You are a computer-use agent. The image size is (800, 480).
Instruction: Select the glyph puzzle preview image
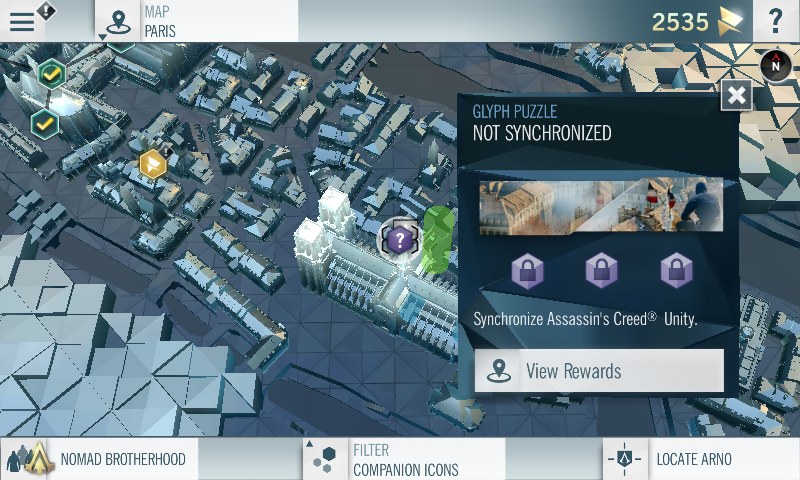[x=600, y=207]
